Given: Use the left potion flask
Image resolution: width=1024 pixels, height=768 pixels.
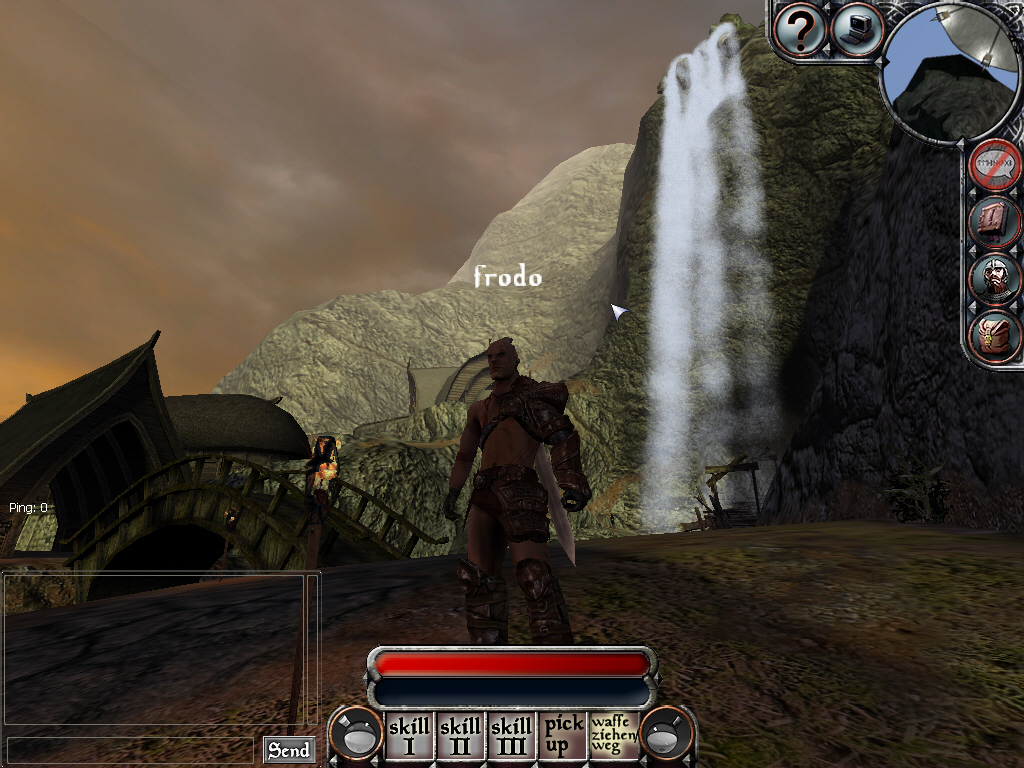Looking at the screenshot, I should pyautogui.click(x=356, y=736).
